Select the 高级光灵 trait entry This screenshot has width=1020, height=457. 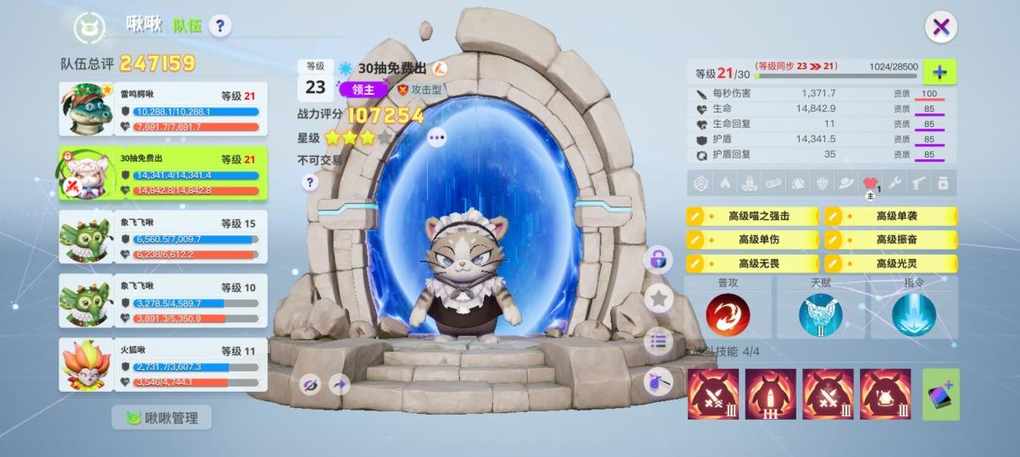[x=890, y=262]
